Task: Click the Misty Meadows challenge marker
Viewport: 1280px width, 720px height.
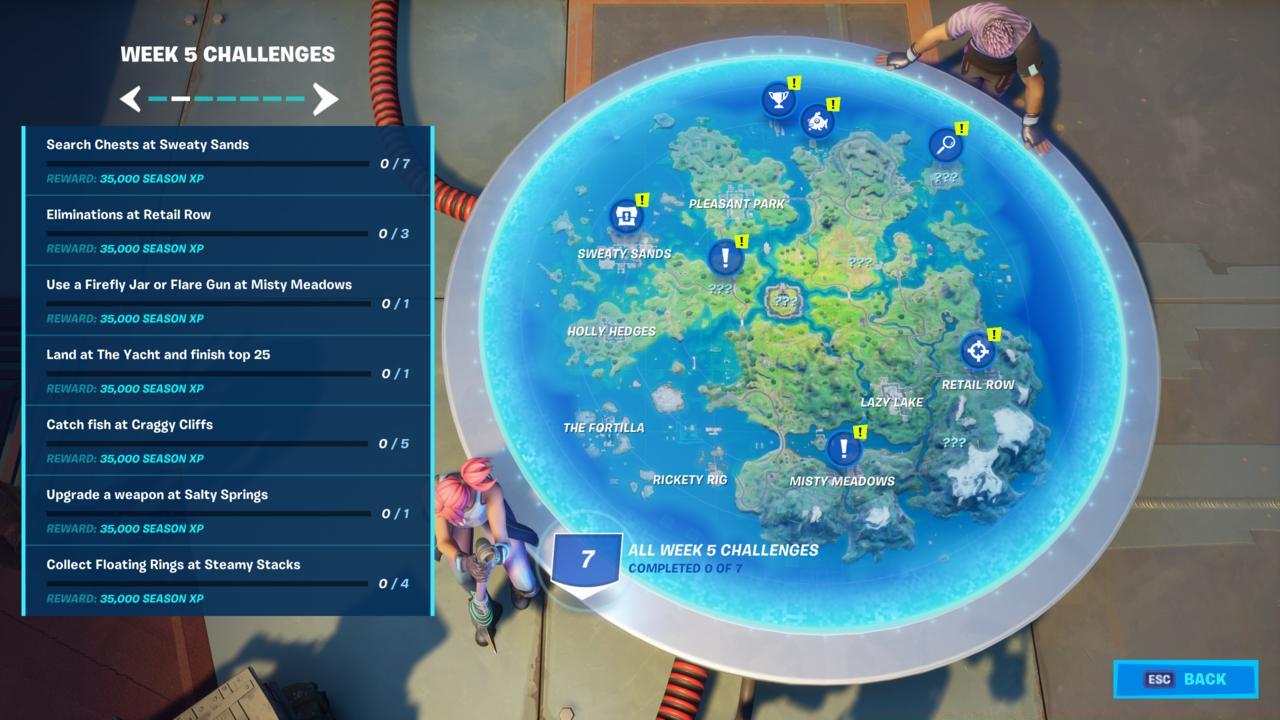Action: 843,449
